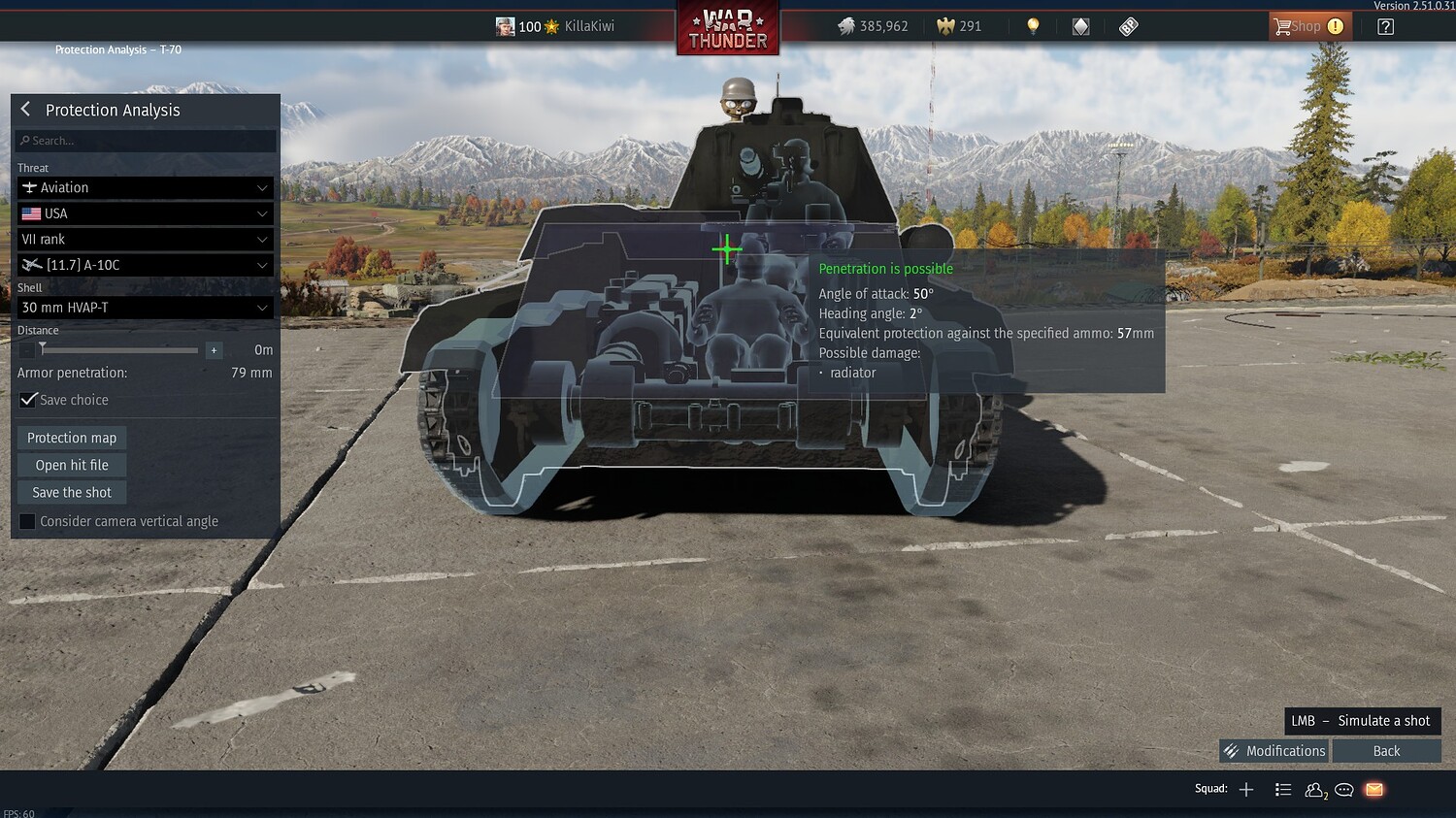Click the help question mark icon

click(1386, 25)
